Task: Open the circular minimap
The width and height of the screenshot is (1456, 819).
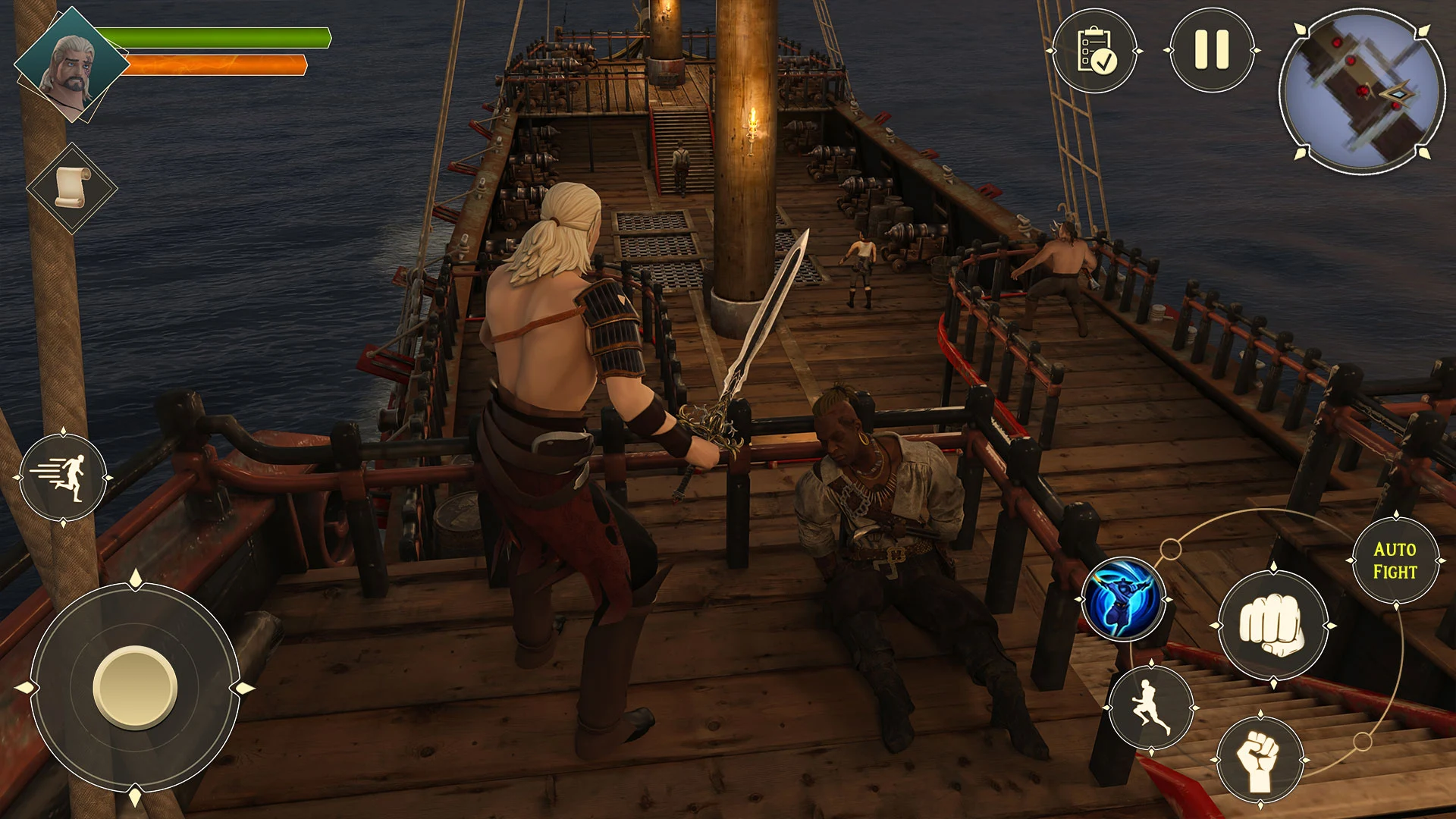Action: (x=1363, y=92)
